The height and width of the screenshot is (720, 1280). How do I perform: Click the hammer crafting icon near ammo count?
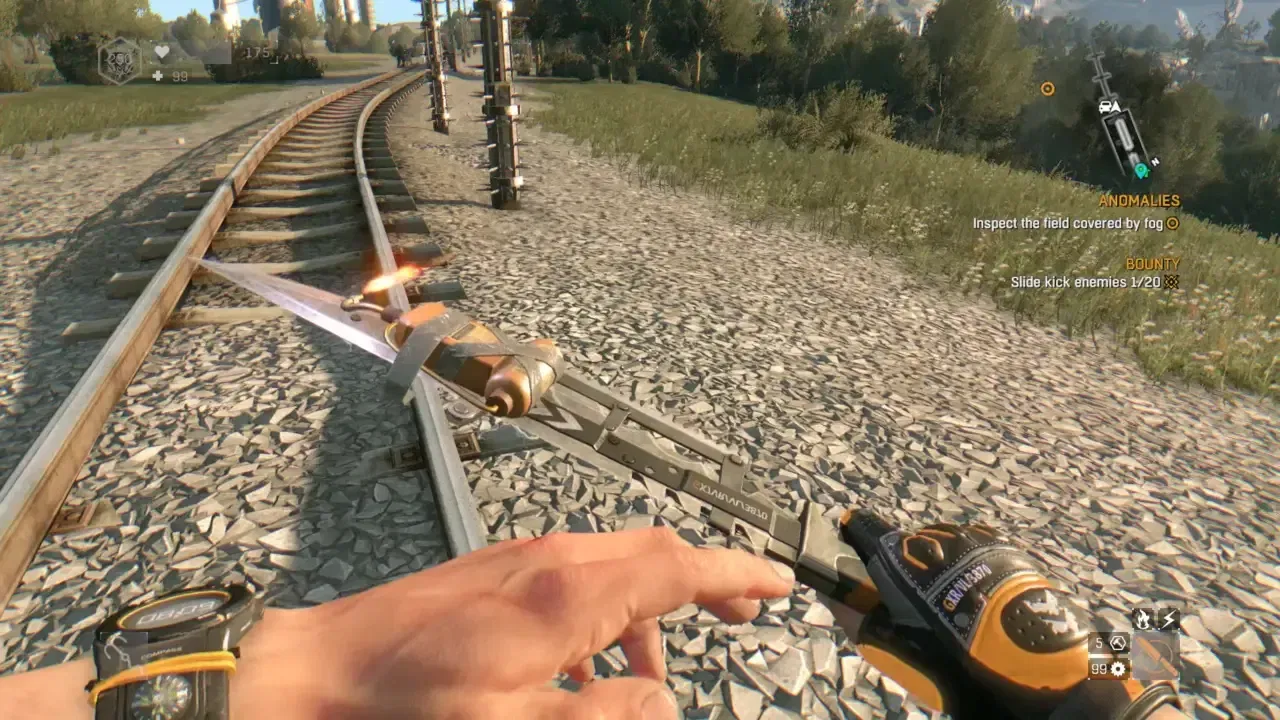(1118, 643)
